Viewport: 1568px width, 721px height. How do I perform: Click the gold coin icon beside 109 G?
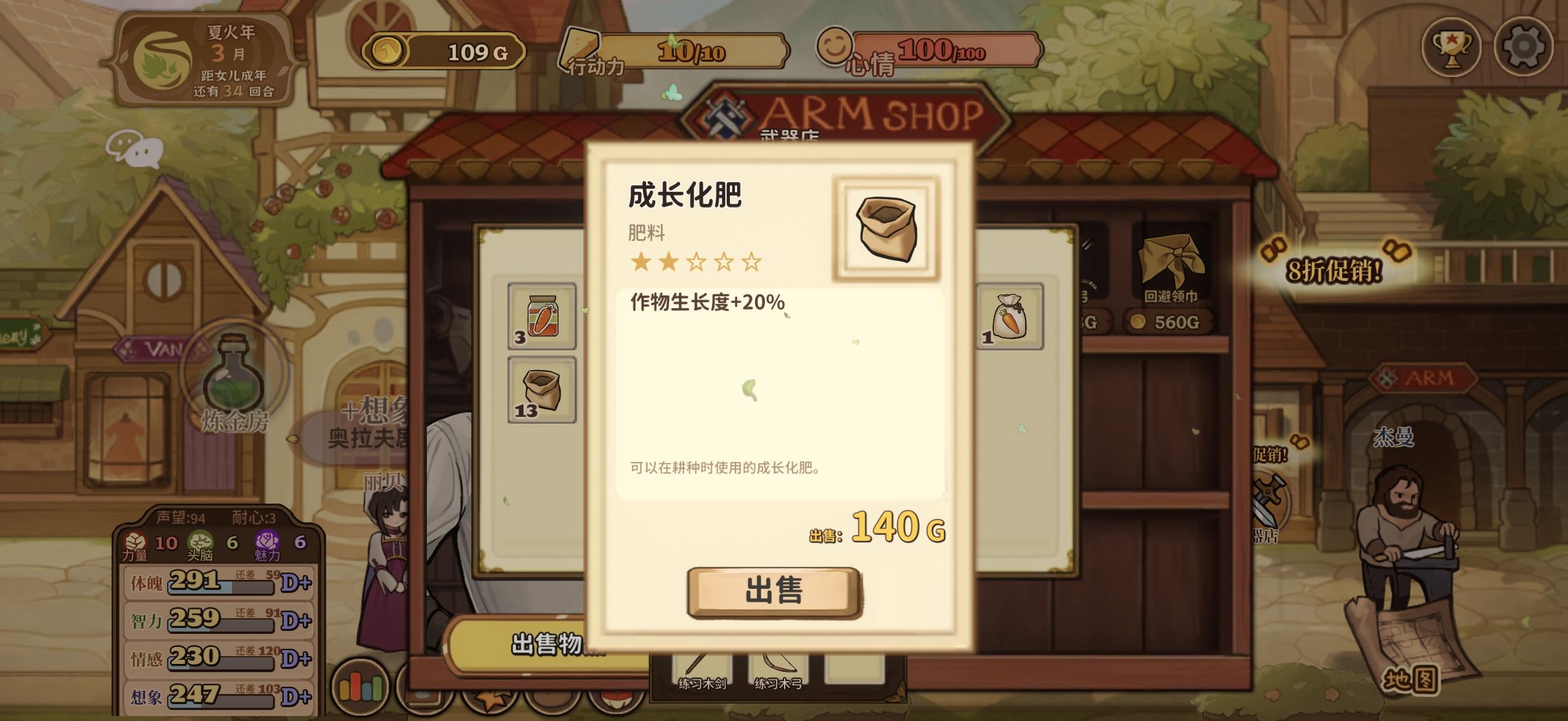coord(388,52)
